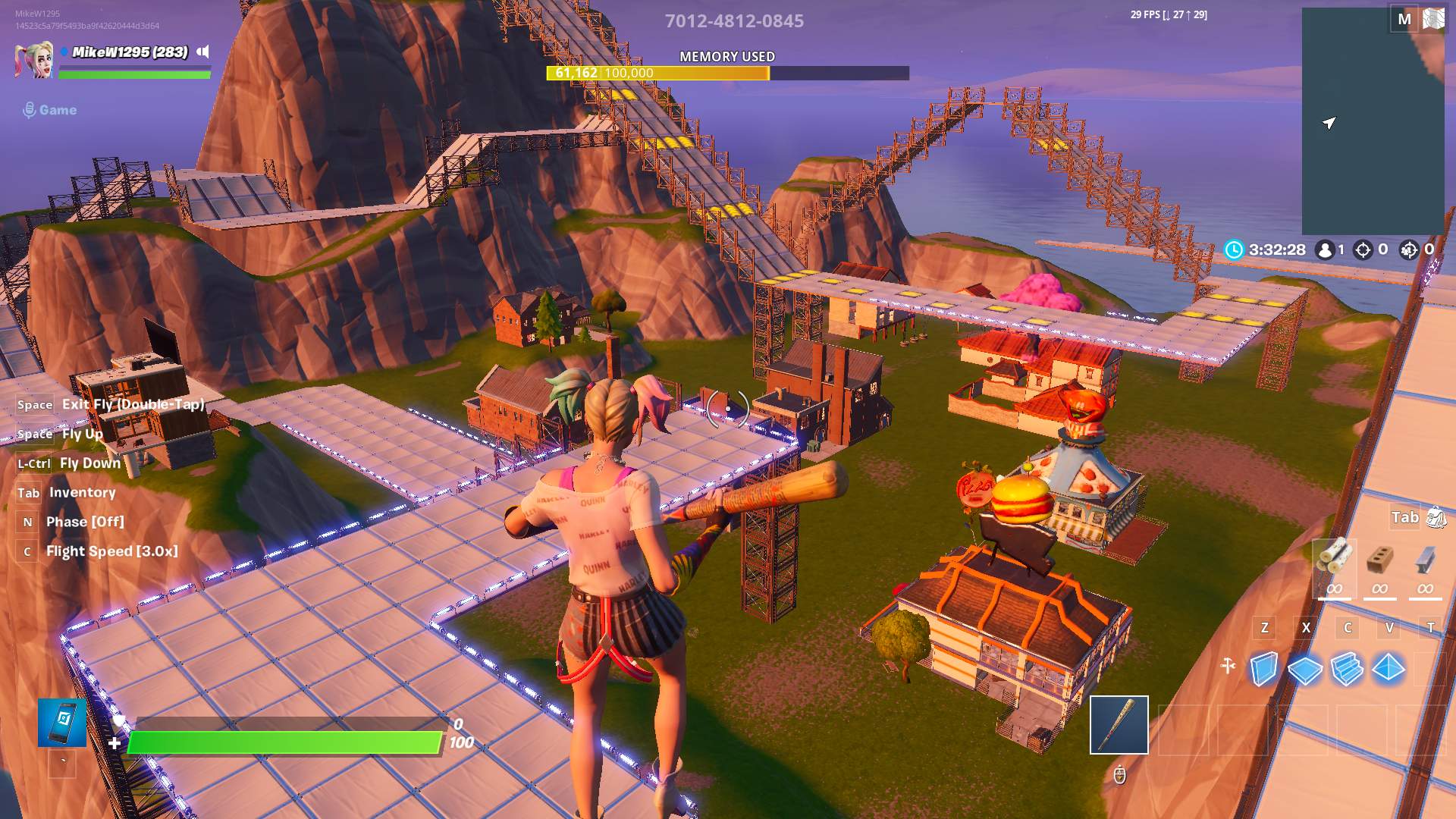Select the floor building piece
1456x819 pixels.
point(1305,670)
